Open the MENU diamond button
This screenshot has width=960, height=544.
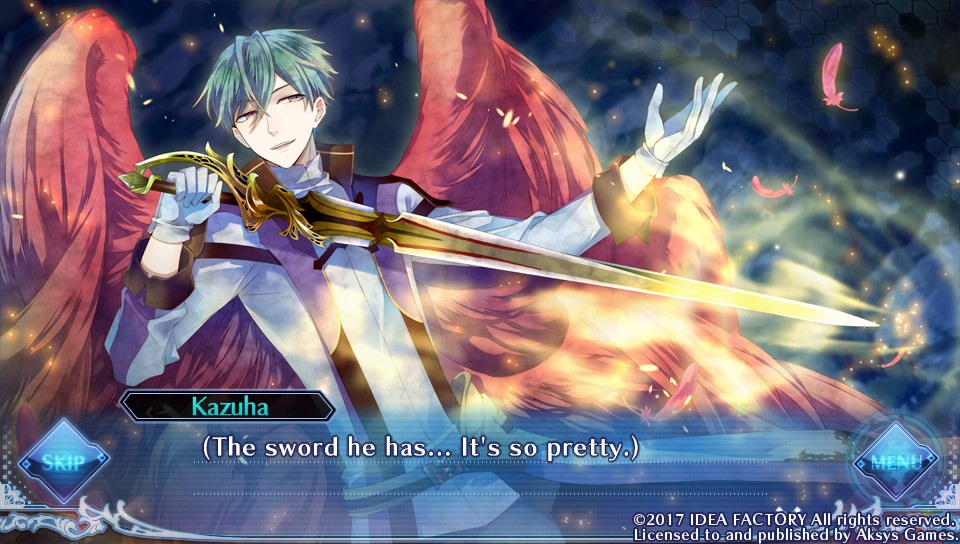point(894,462)
